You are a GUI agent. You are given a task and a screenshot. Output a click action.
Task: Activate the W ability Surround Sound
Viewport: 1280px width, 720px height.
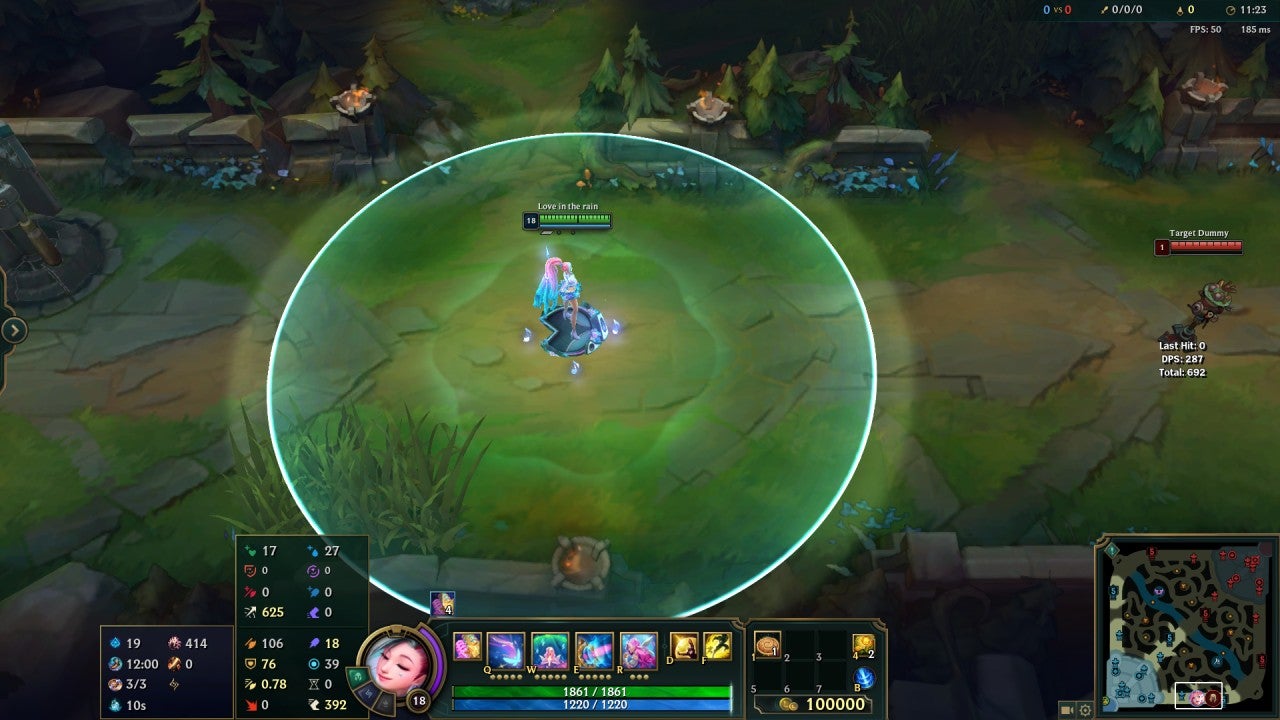point(550,650)
